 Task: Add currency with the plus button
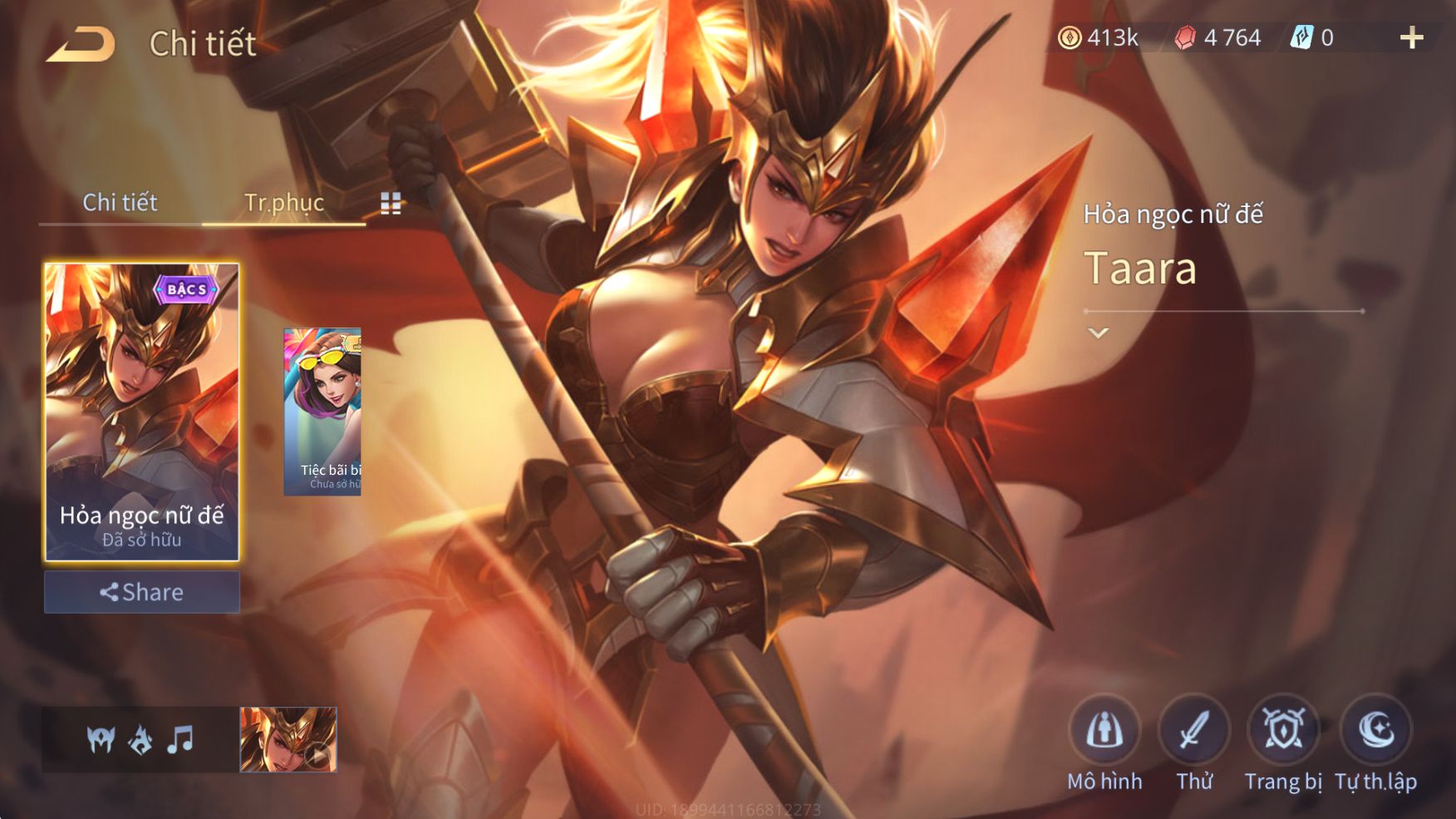pos(1411,37)
